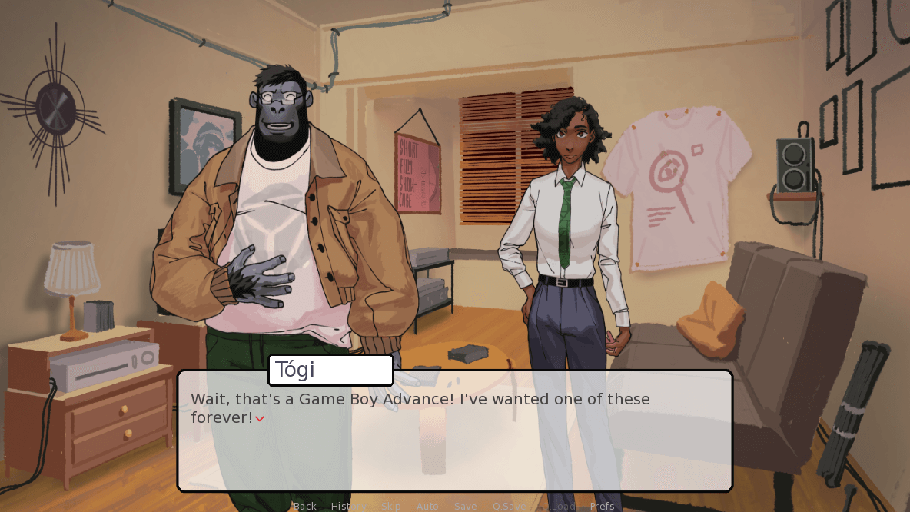
Task: Go back one line with Back
Action: 305,506
